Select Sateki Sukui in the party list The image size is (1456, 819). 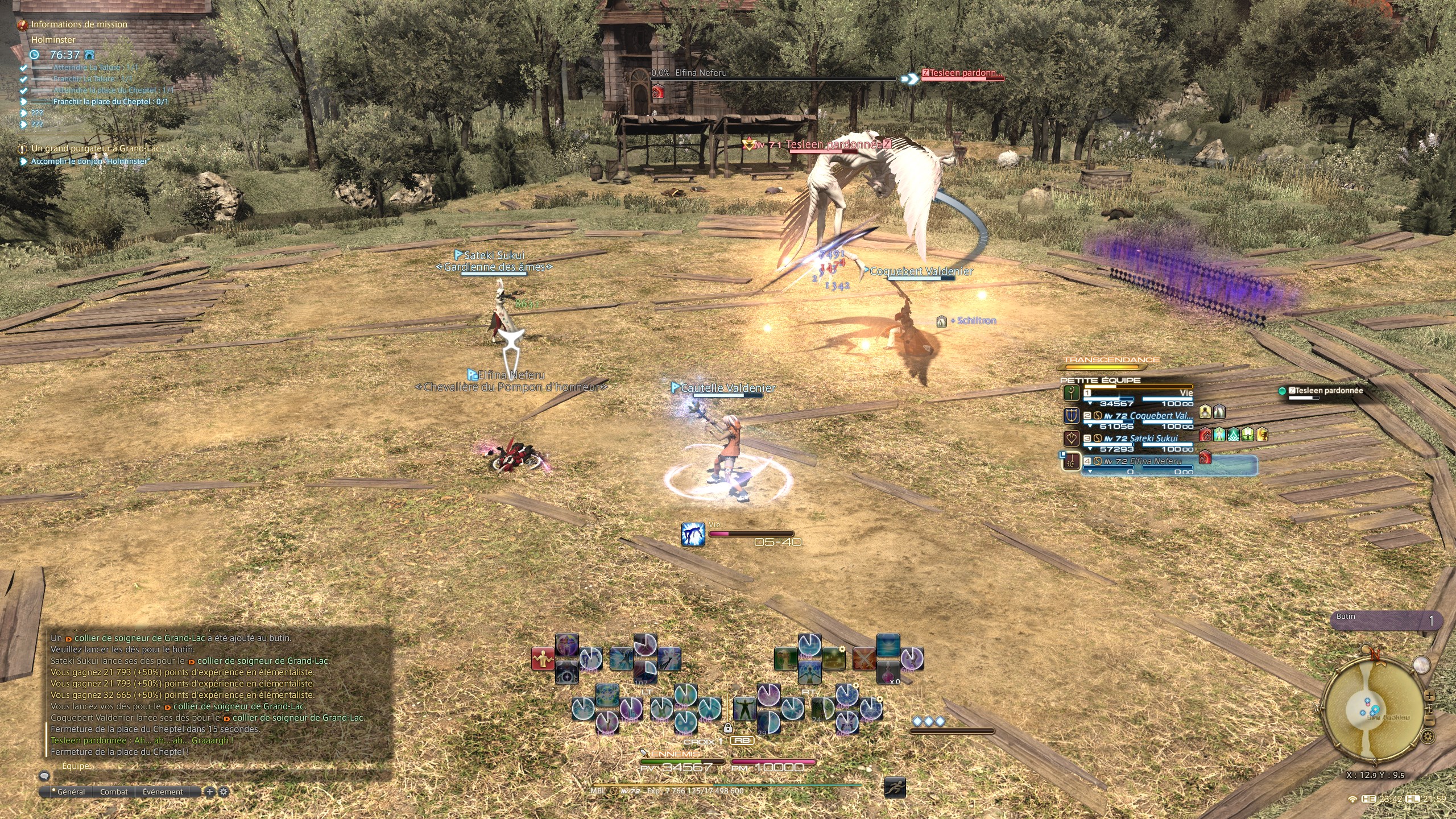1143,439
